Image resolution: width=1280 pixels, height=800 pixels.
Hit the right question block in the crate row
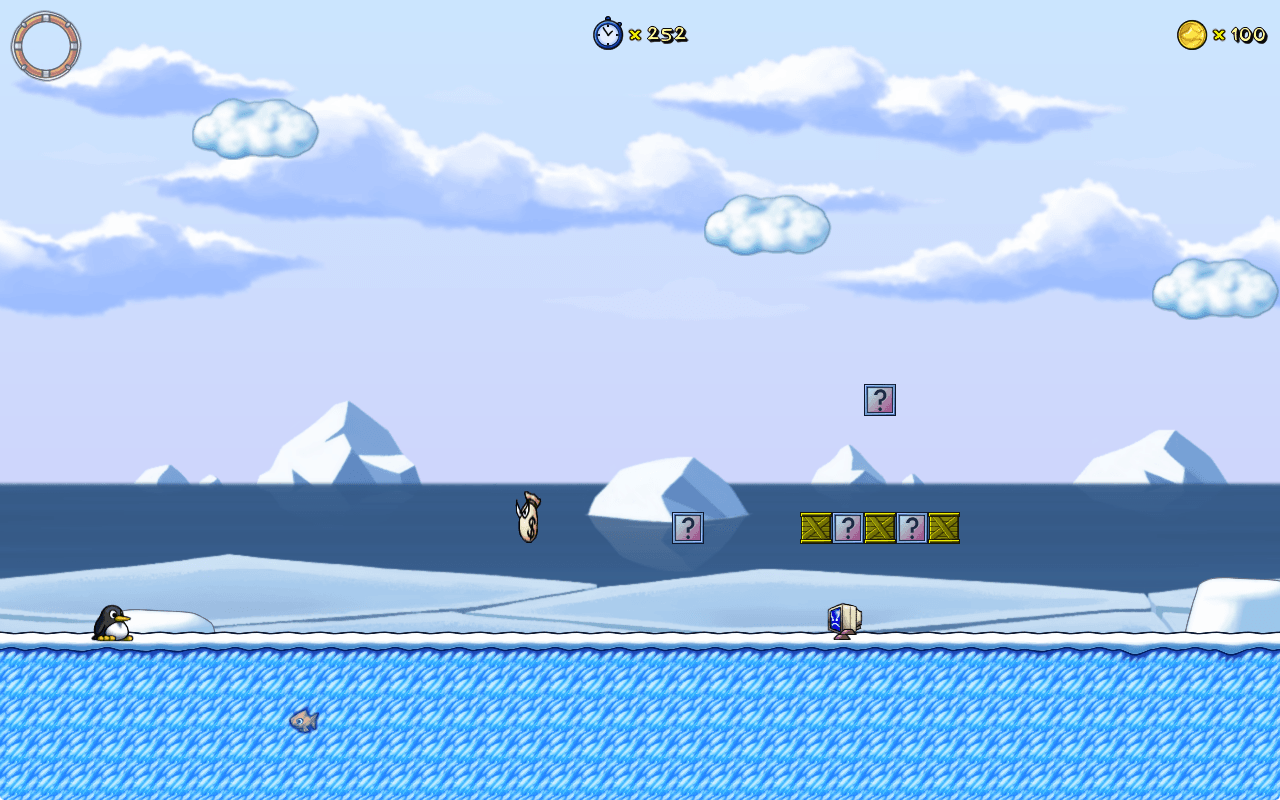tap(911, 528)
